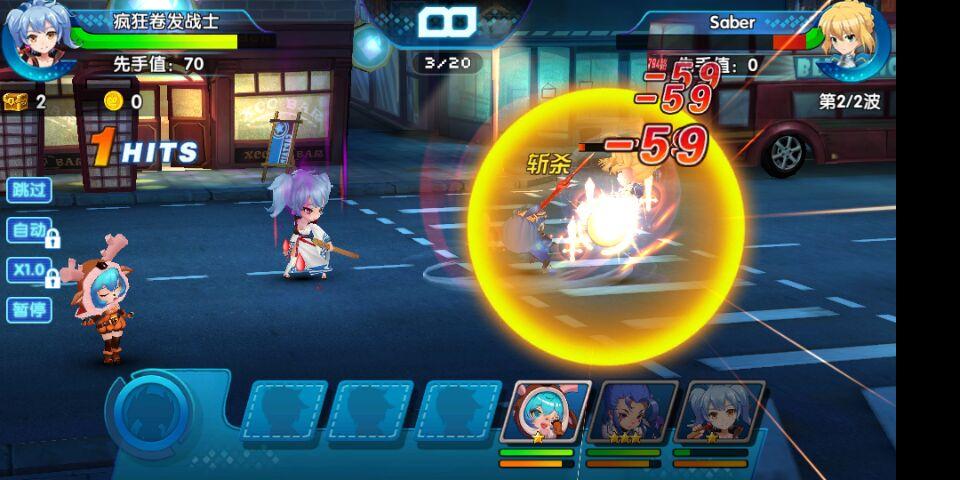This screenshot has width=960, height=480.
Task: Select the deer-hood girl hero card
Action: (545, 412)
